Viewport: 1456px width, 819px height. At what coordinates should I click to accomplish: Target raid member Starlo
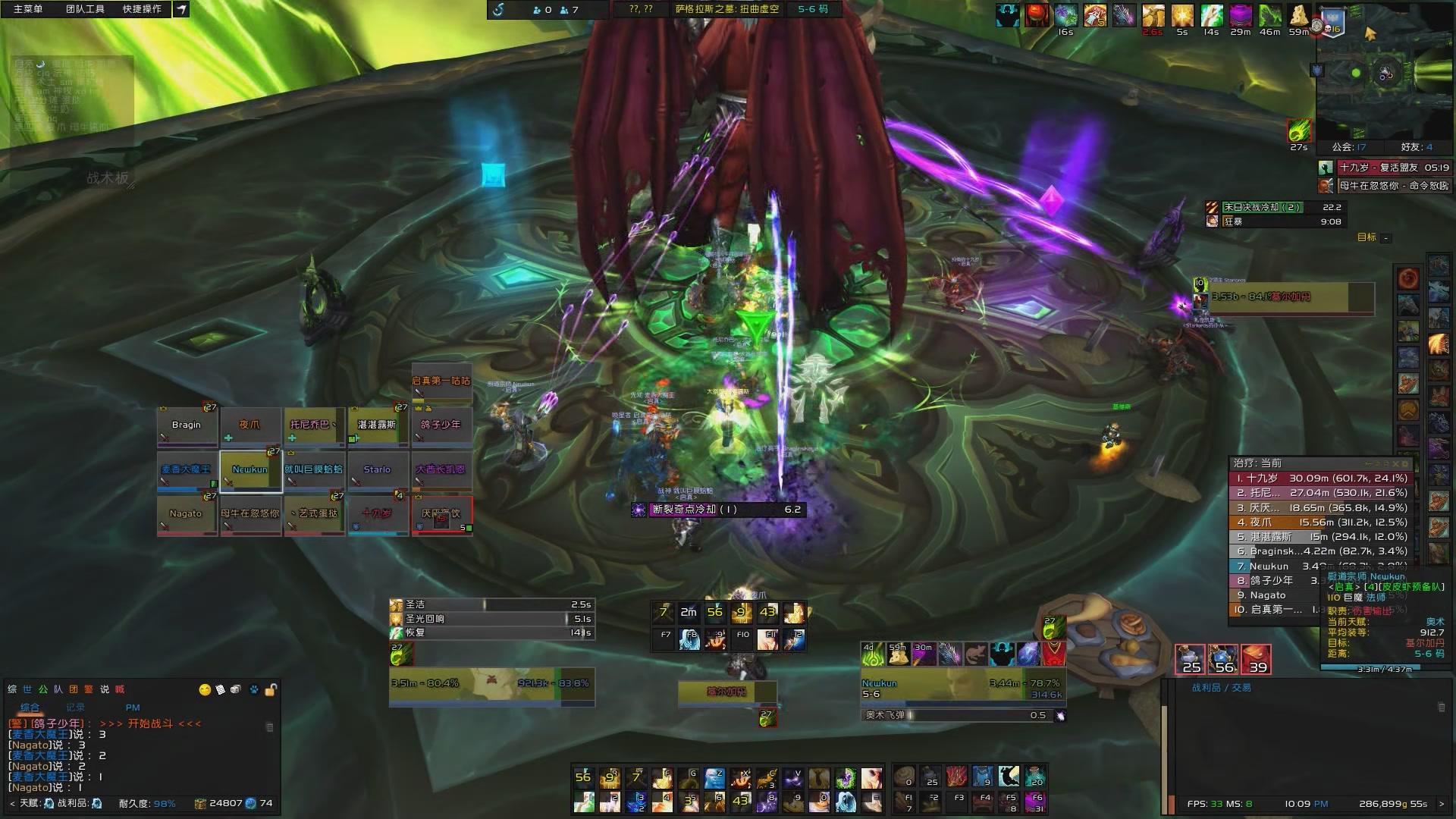(377, 471)
